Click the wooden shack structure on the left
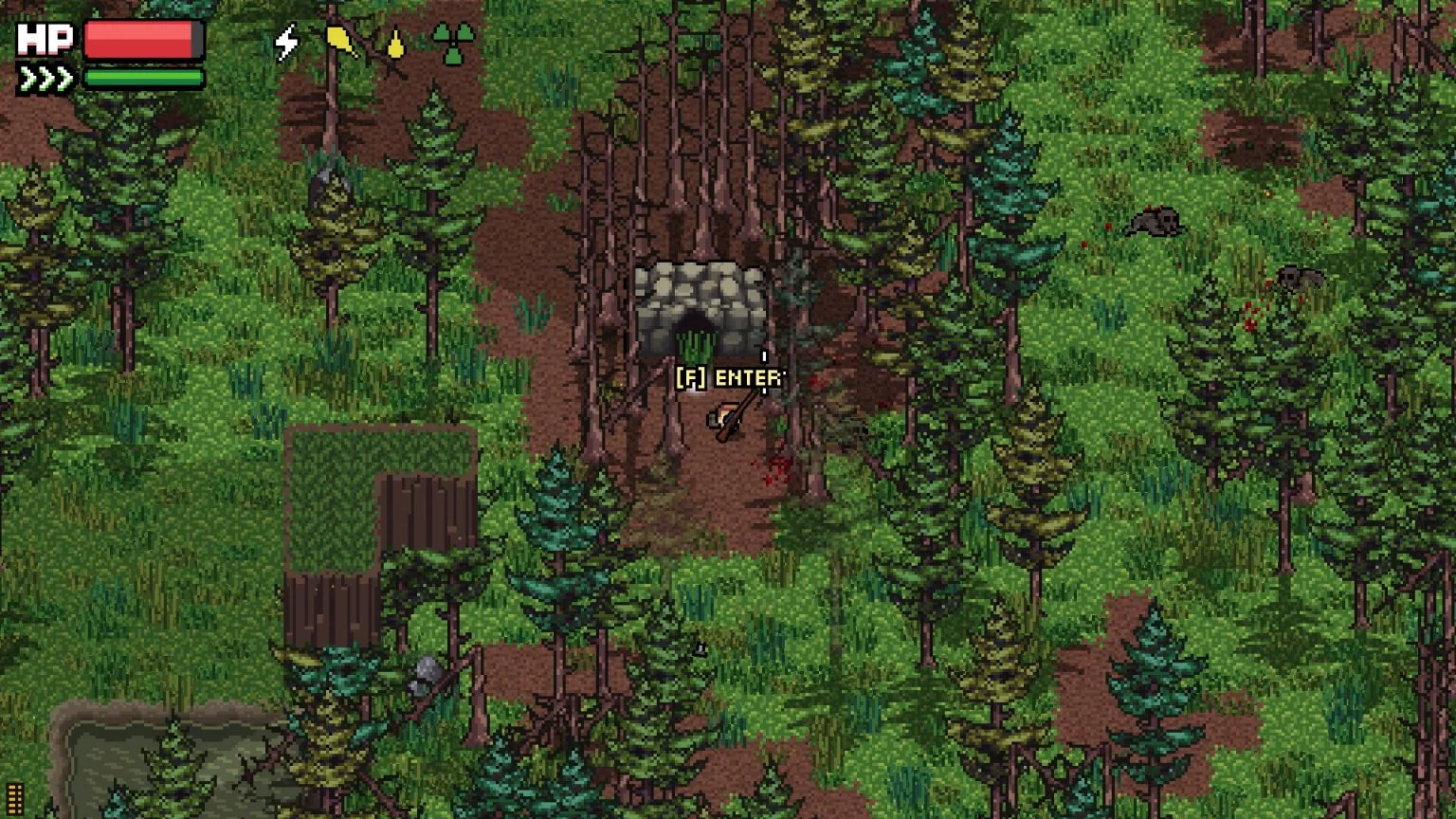1456x819 pixels. pos(379,531)
